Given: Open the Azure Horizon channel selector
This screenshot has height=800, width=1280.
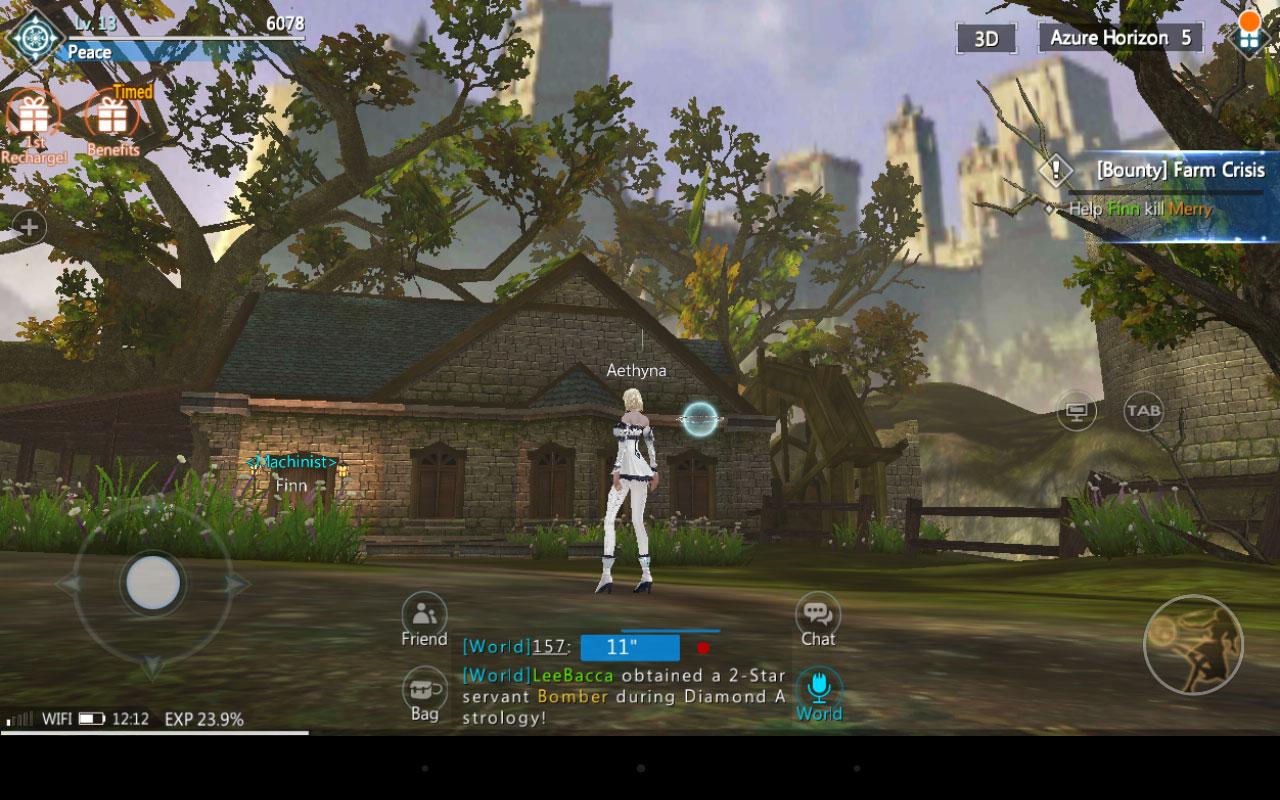Looking at the screenshot, I should [x=1120, y=38].
